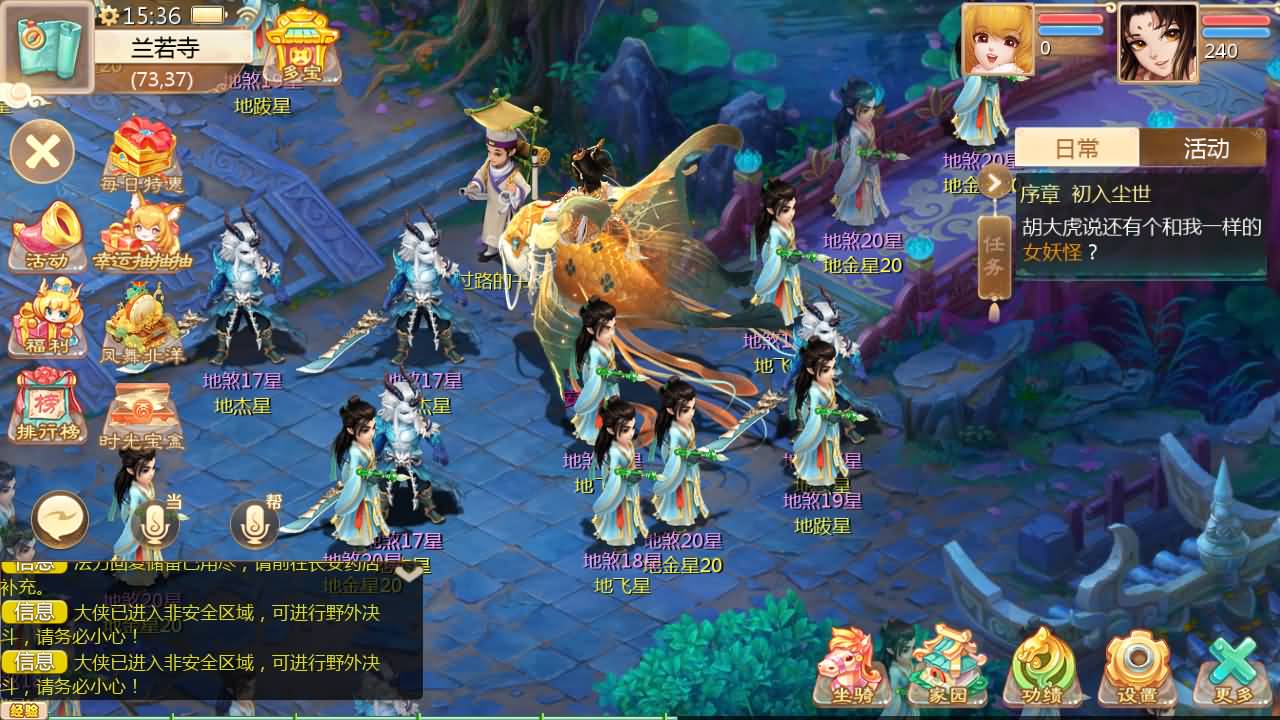Switch to the 活动 quest tab
Viewport: 1280px width, 720px height.
[1205, 147]
